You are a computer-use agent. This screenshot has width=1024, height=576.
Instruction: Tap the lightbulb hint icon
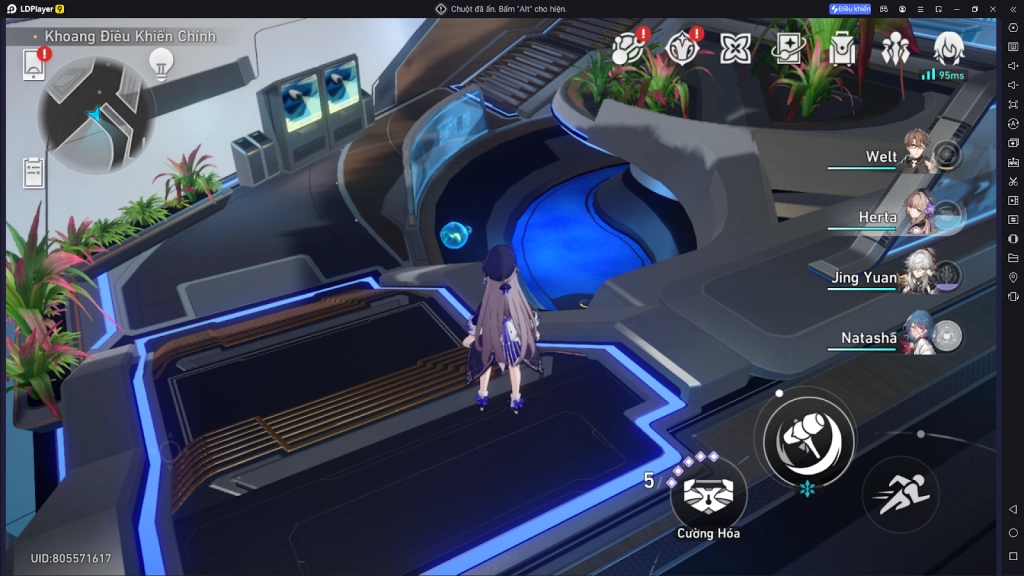pyautogui.click(x=160, y=63)
